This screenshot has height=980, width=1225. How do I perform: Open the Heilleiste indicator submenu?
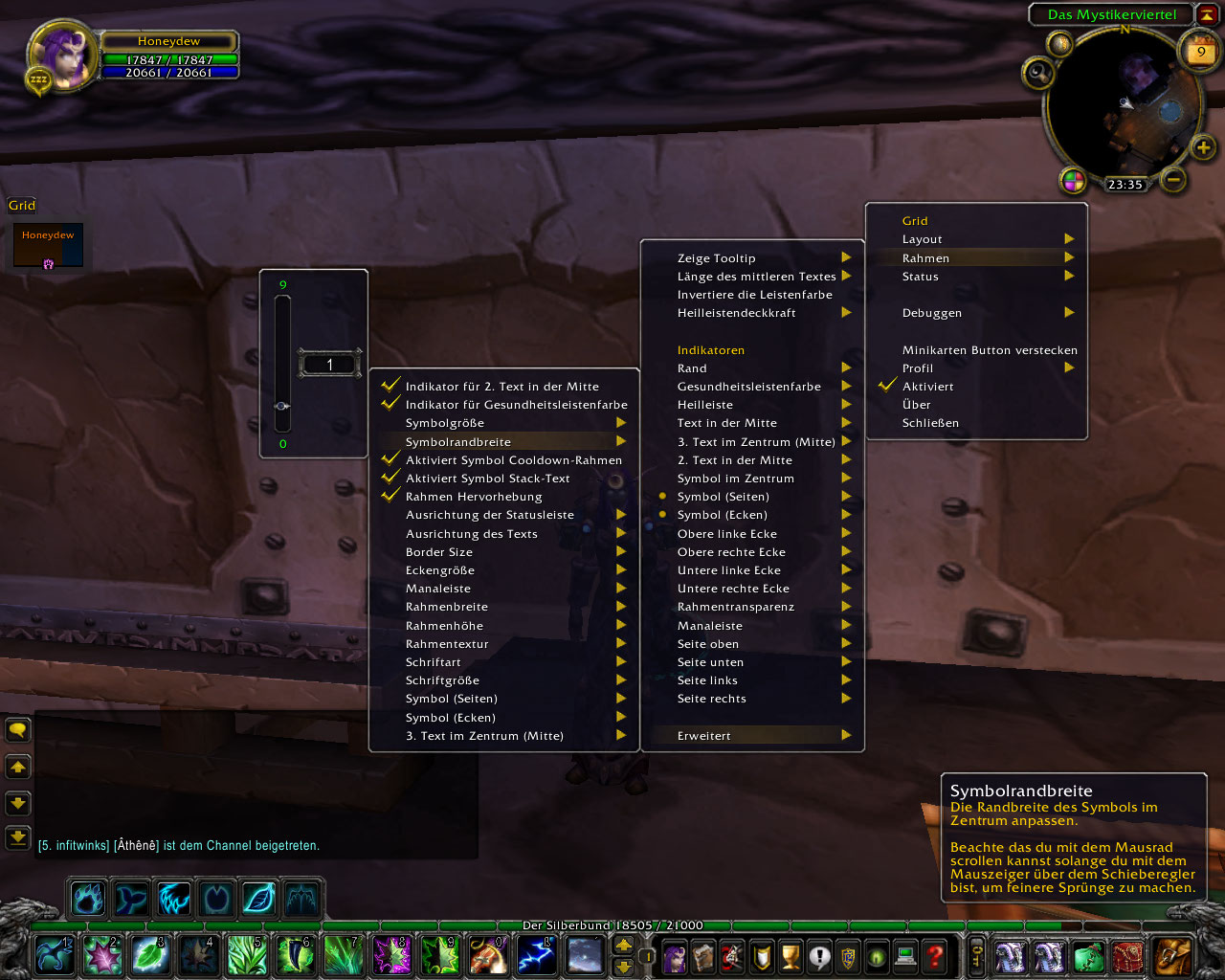tap(705, 405)
